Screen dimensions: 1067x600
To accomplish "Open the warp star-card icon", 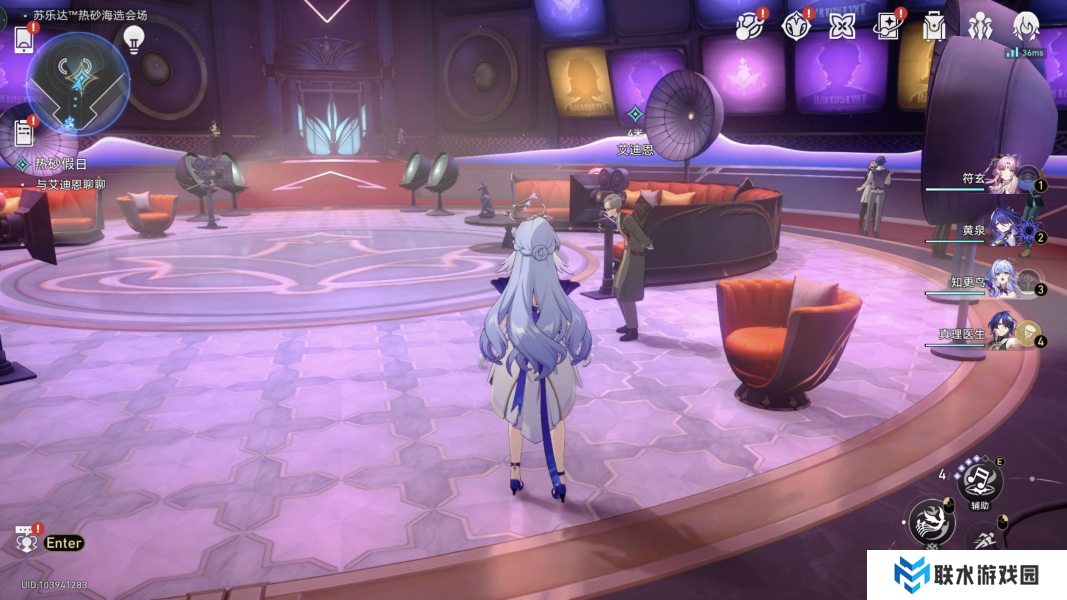I will (887, 26).
